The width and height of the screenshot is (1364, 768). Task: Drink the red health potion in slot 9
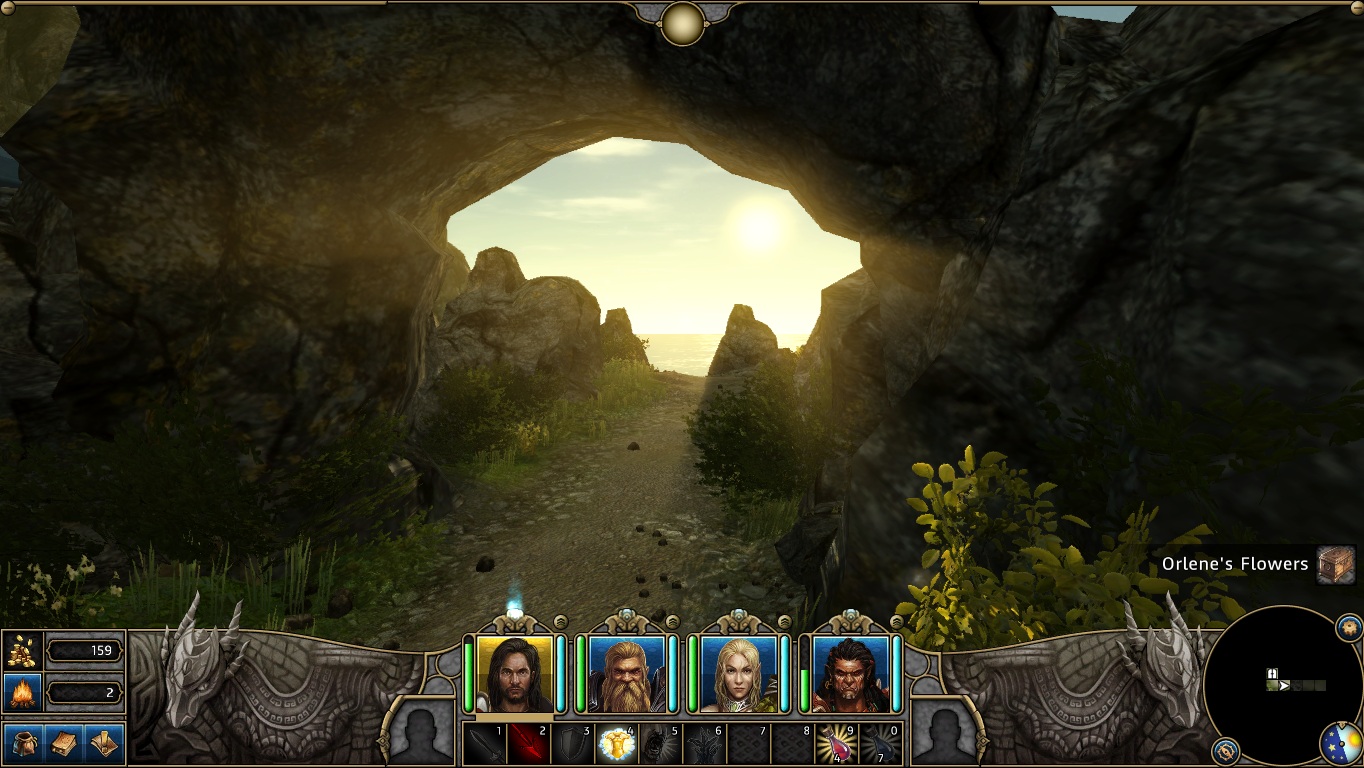click(836, 744)
